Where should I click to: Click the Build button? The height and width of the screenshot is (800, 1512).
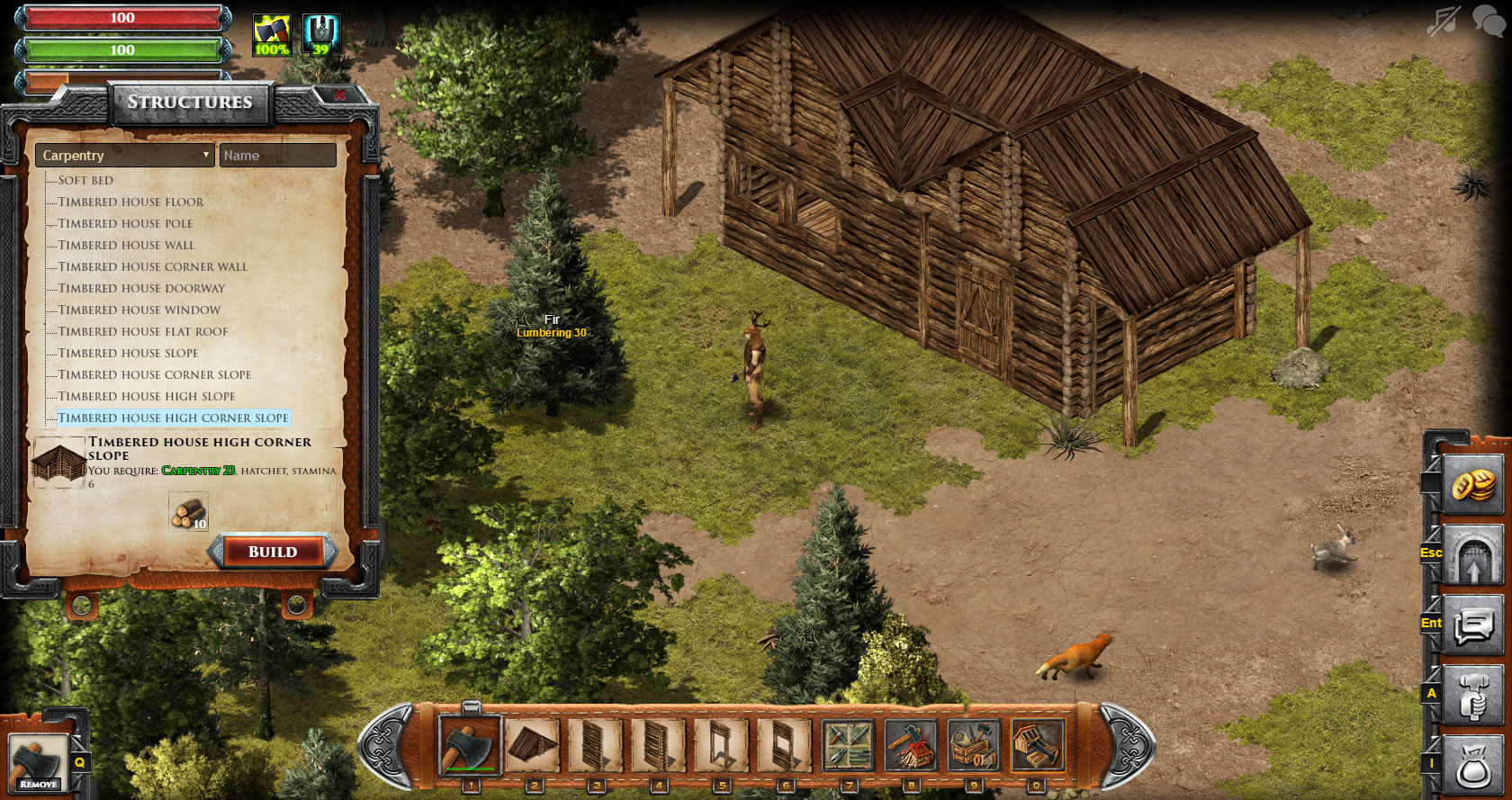[x=273, y=552]
